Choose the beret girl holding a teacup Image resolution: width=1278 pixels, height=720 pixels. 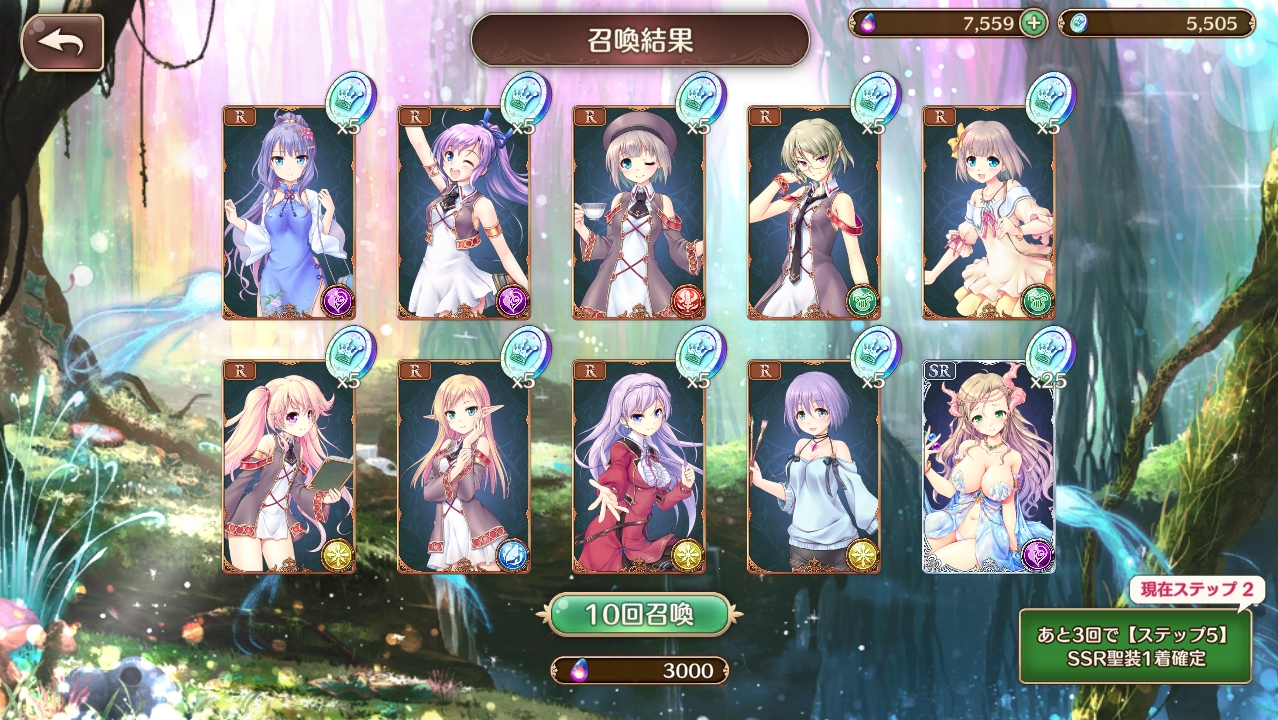pyautogui.click(x=638, y=213)
